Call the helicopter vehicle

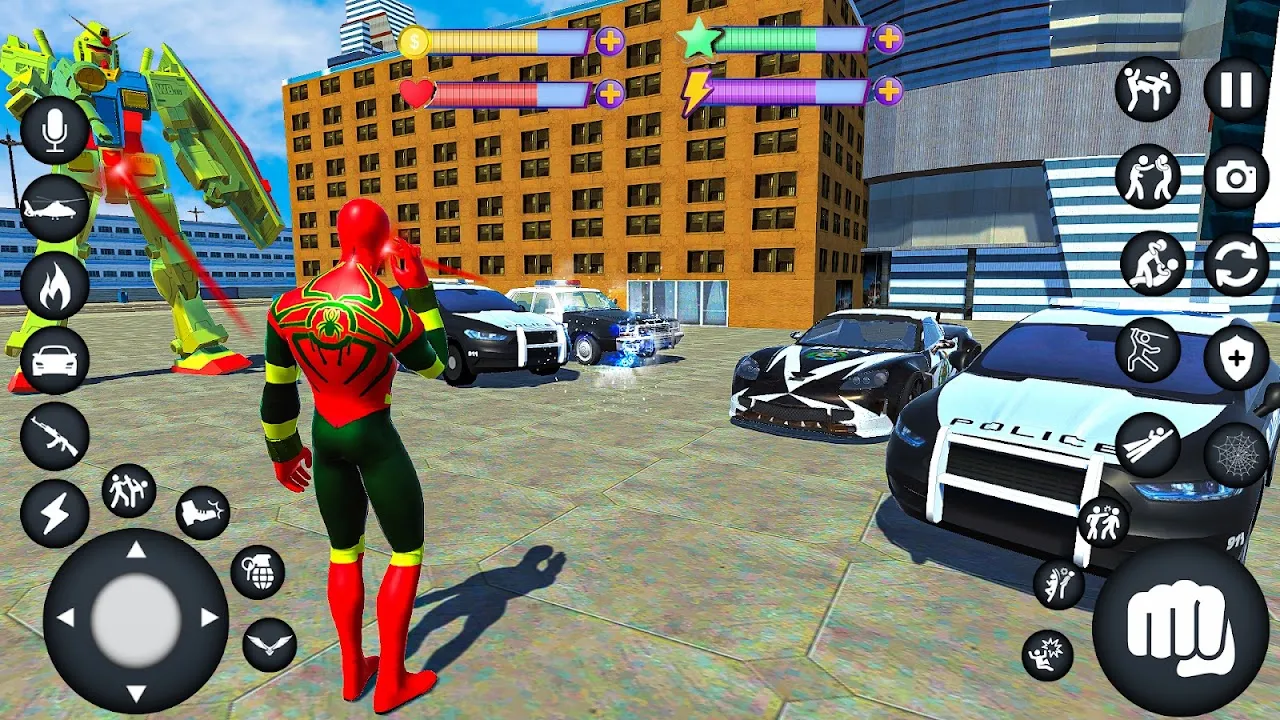coord(55,208)
